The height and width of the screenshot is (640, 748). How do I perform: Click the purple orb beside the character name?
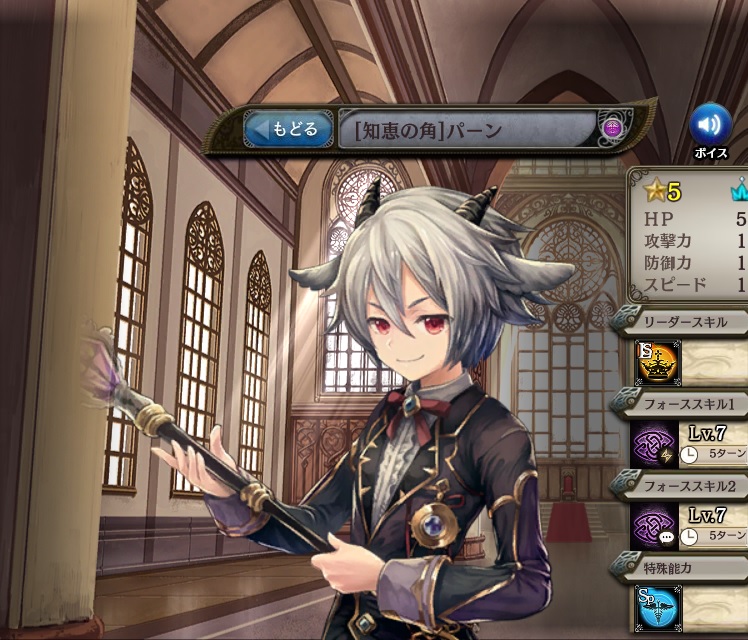point(613,128)
